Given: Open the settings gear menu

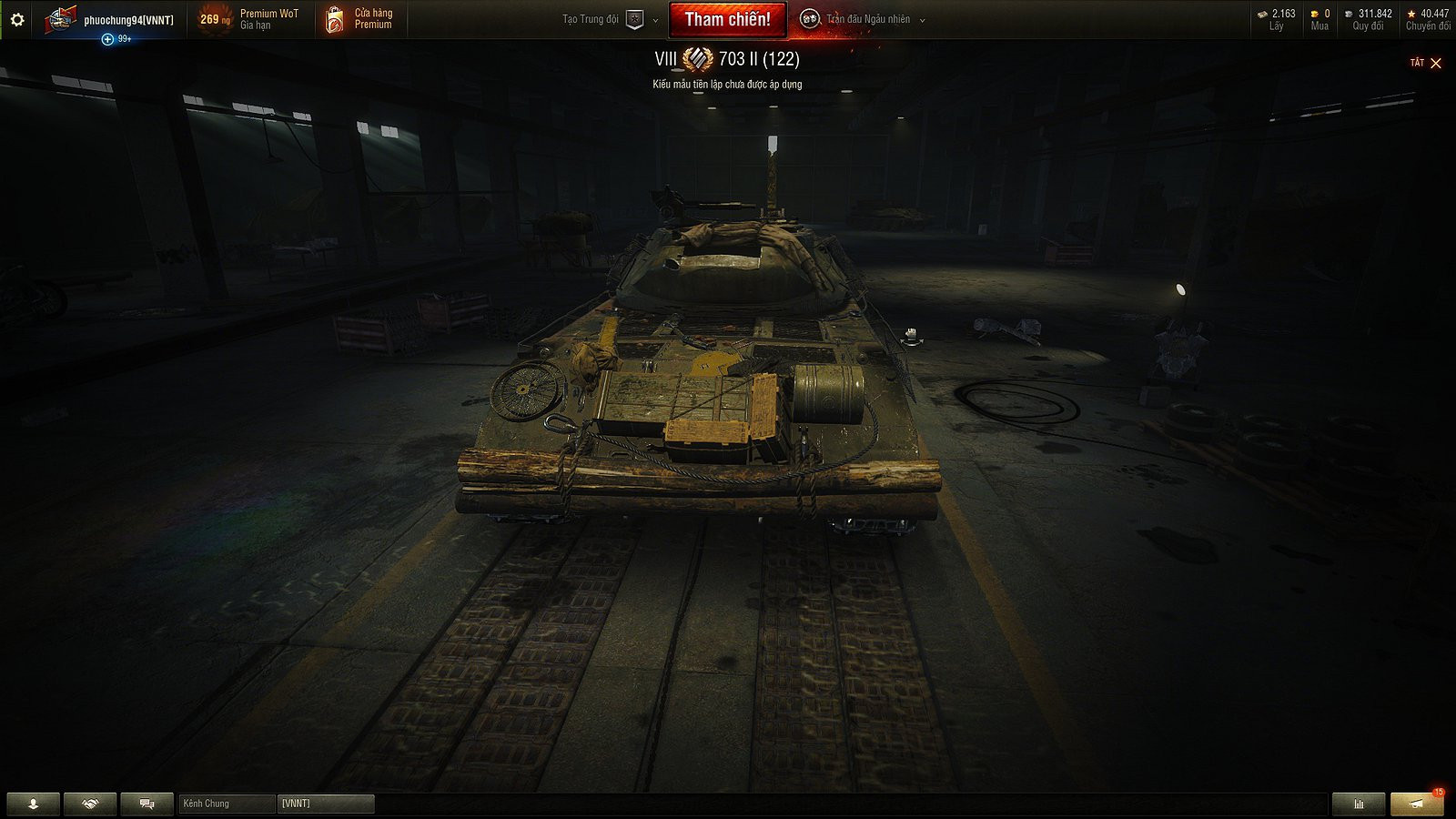Looking at the screenshot, I should click(x=15, y=18).
